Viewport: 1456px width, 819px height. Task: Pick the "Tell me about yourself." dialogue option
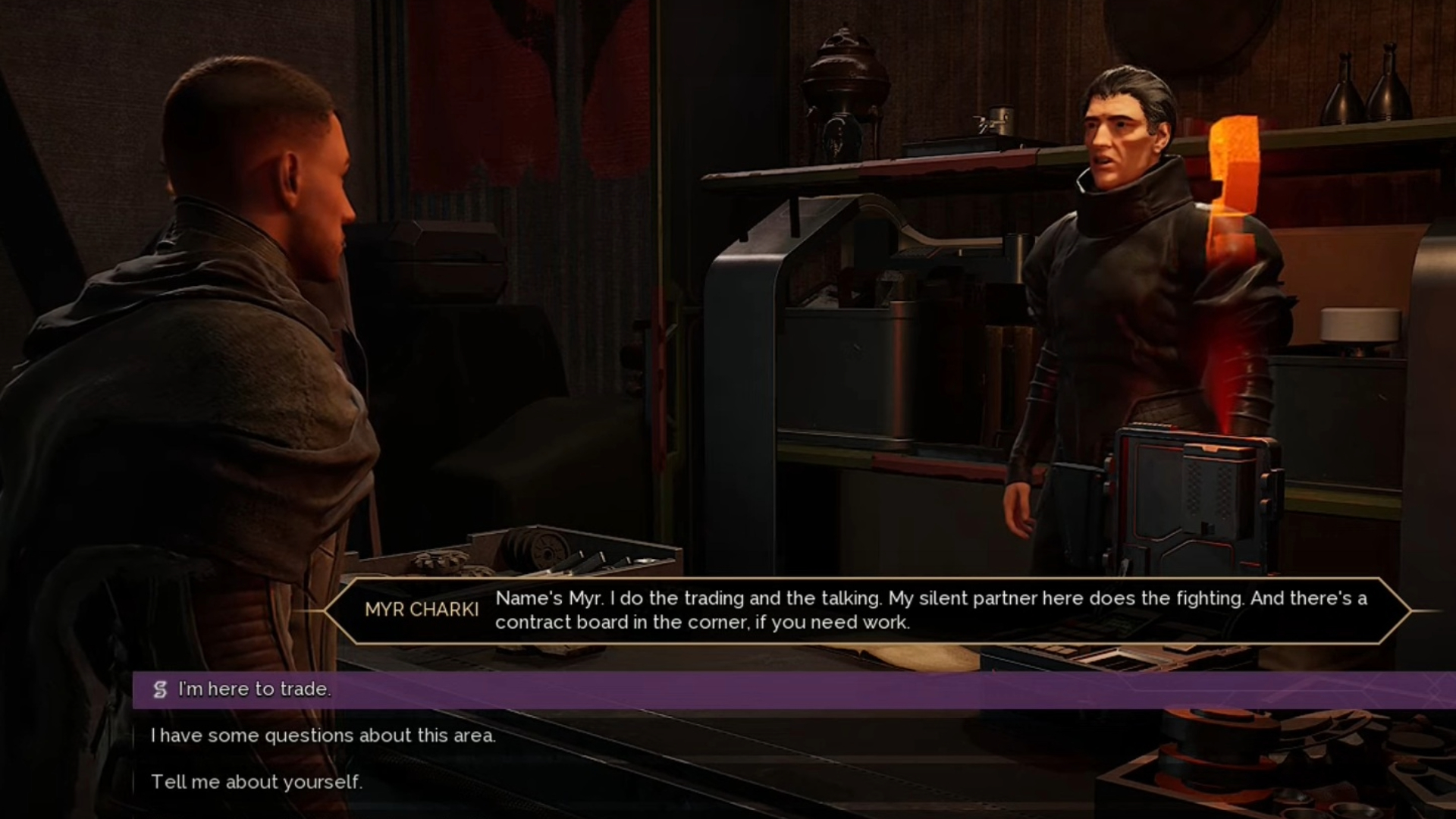point(256,782)
